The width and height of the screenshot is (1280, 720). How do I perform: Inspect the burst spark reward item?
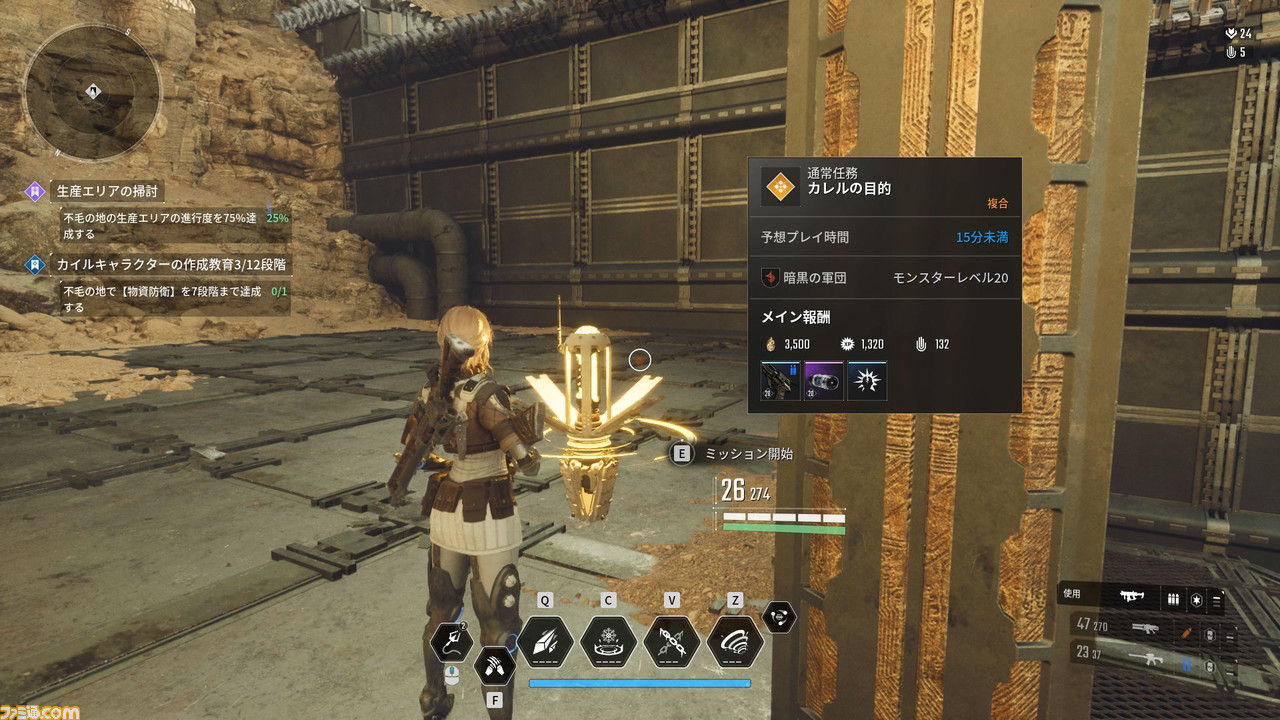pos(866,381)
